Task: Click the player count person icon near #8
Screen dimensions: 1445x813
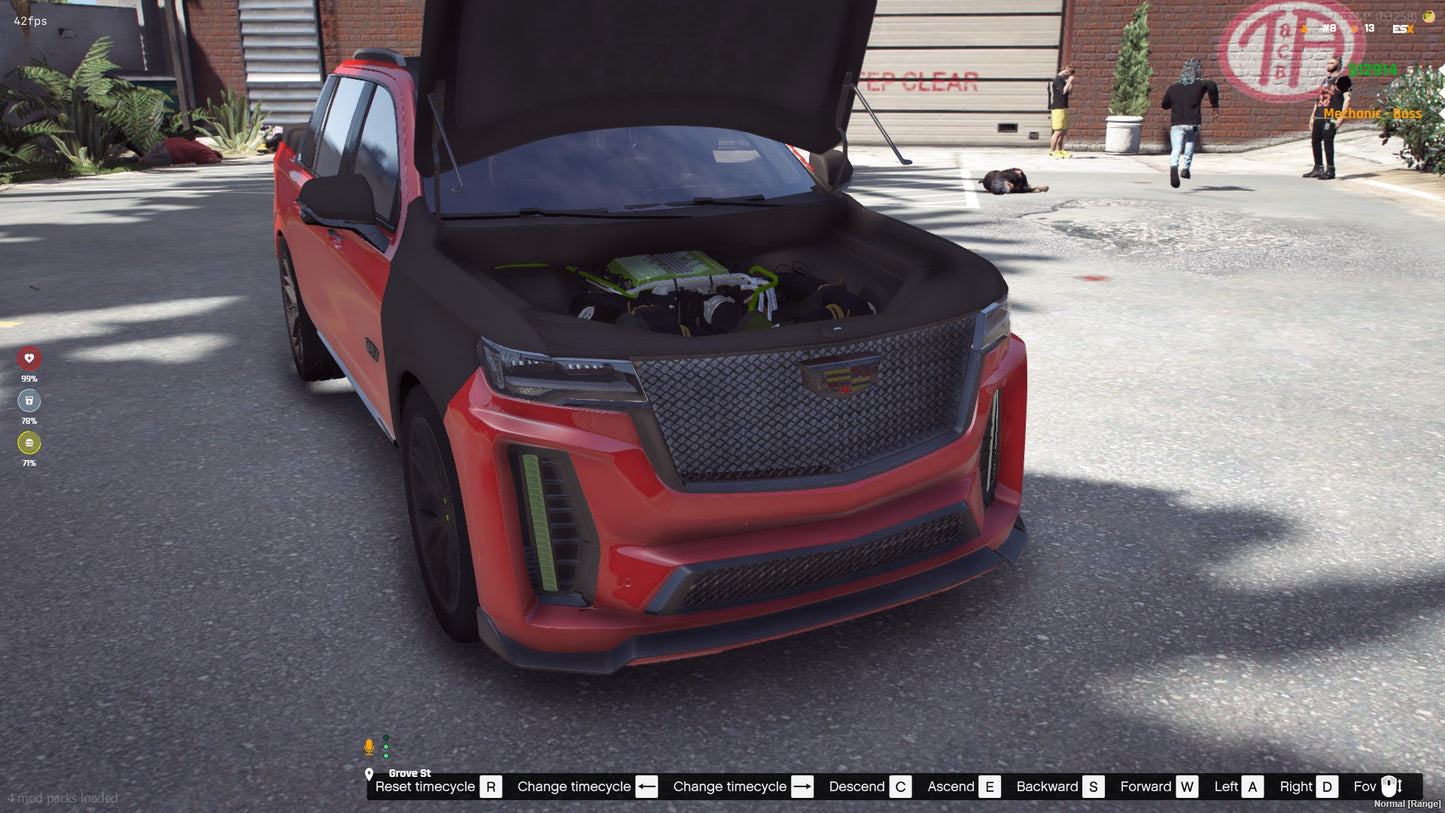Action: (x=1303, y=27)
